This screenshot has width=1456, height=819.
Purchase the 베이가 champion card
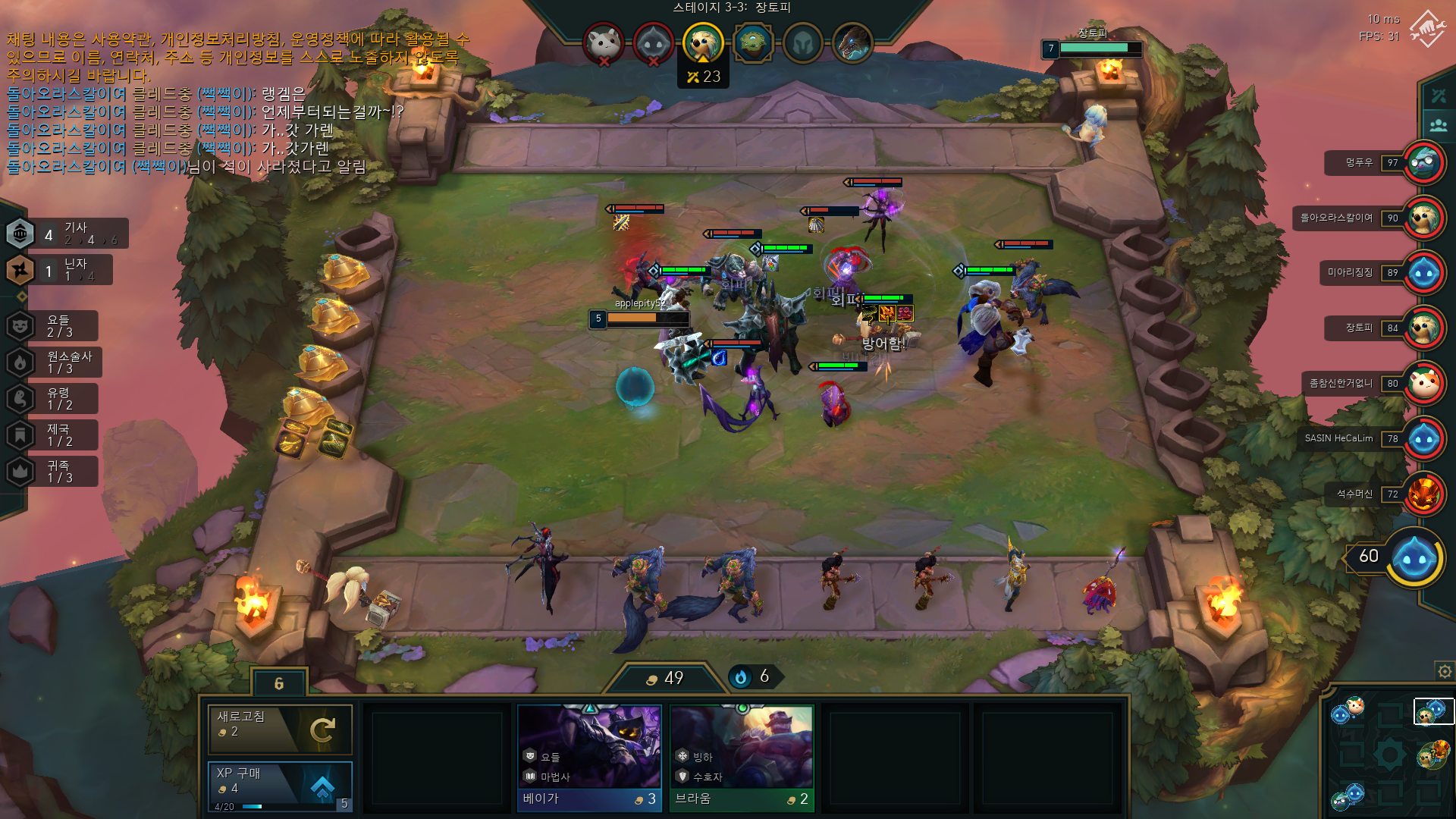click(589, 758)
